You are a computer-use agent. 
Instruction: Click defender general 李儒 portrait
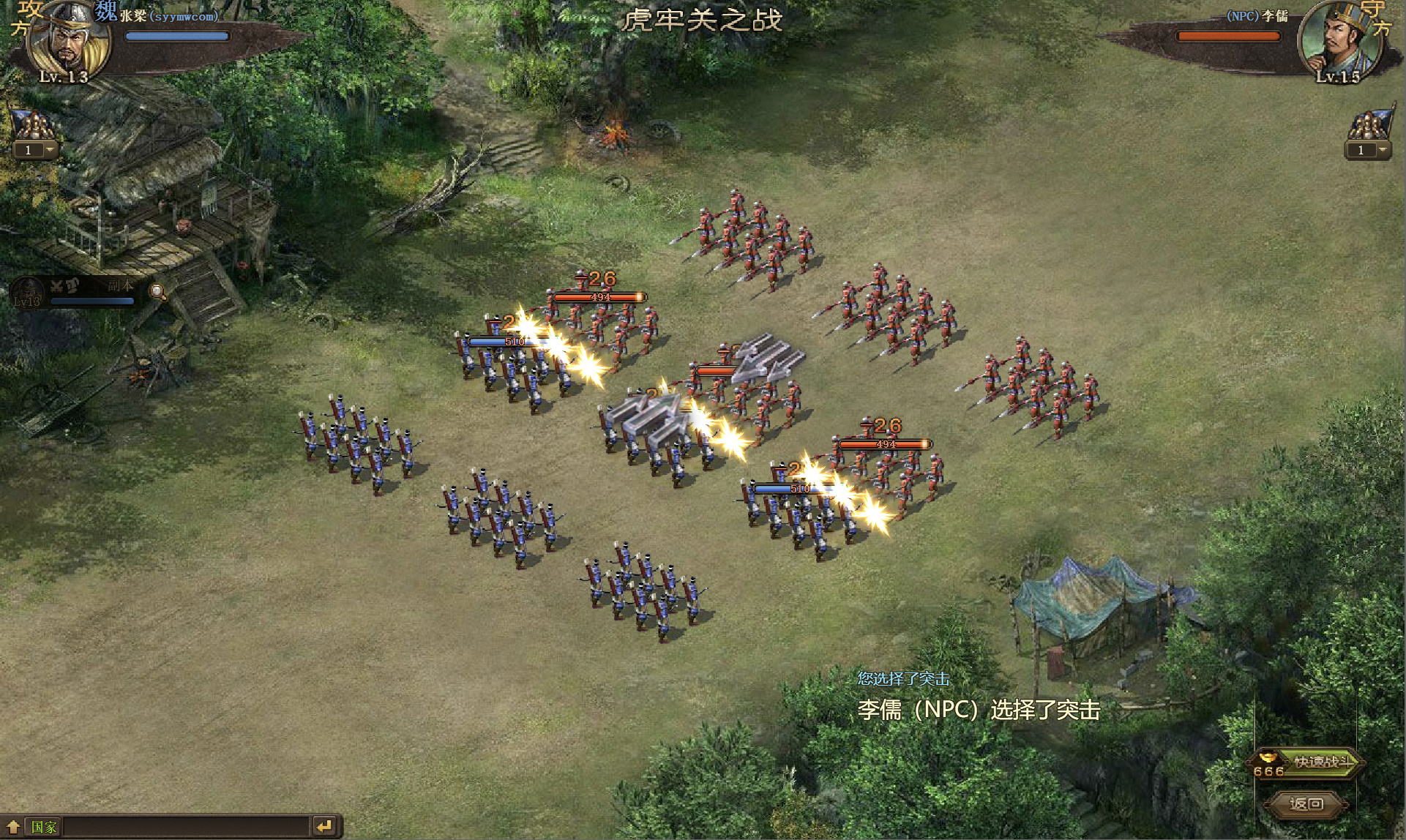click(1337, 40)
